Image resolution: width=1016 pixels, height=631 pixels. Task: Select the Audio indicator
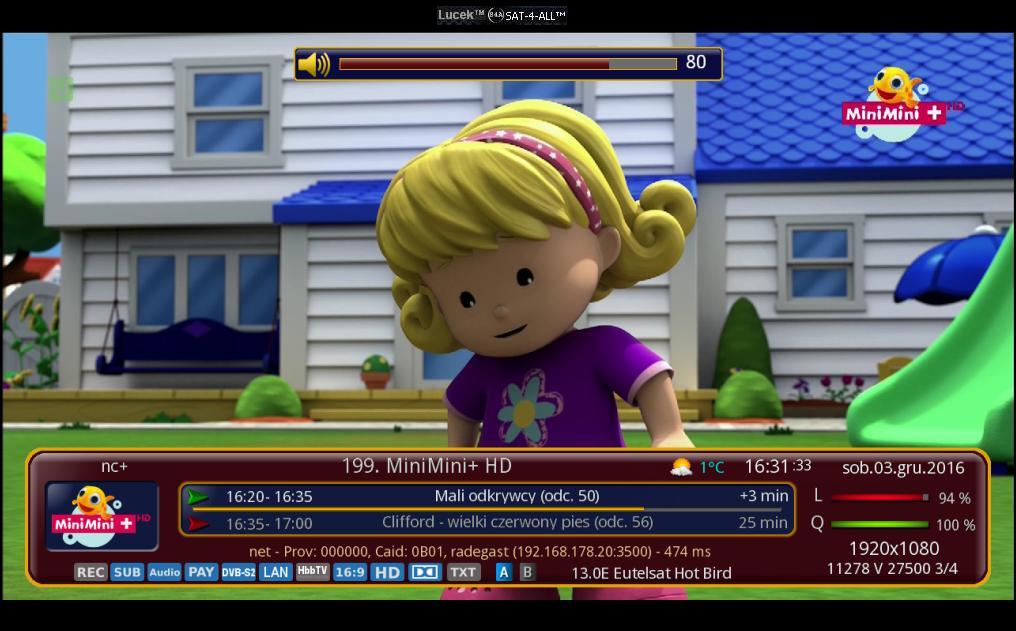click(164, 572)
